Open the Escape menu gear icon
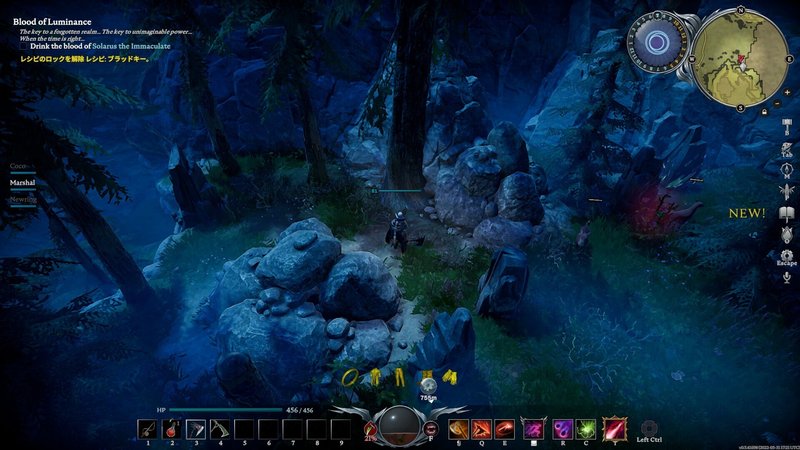This screenshot has height=450, width=800. coord(787,257)
